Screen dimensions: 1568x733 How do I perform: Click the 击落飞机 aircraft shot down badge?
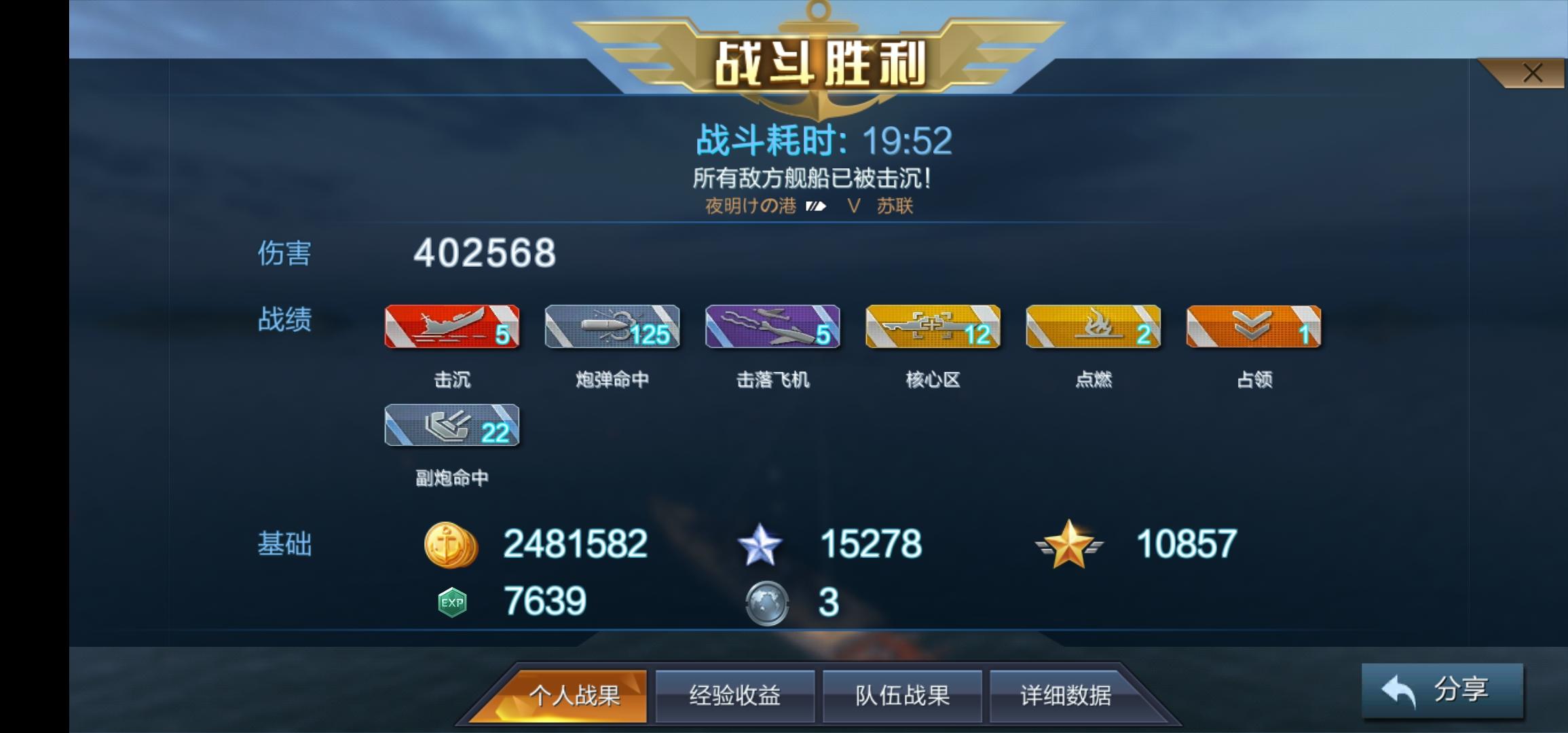[772, 328]
